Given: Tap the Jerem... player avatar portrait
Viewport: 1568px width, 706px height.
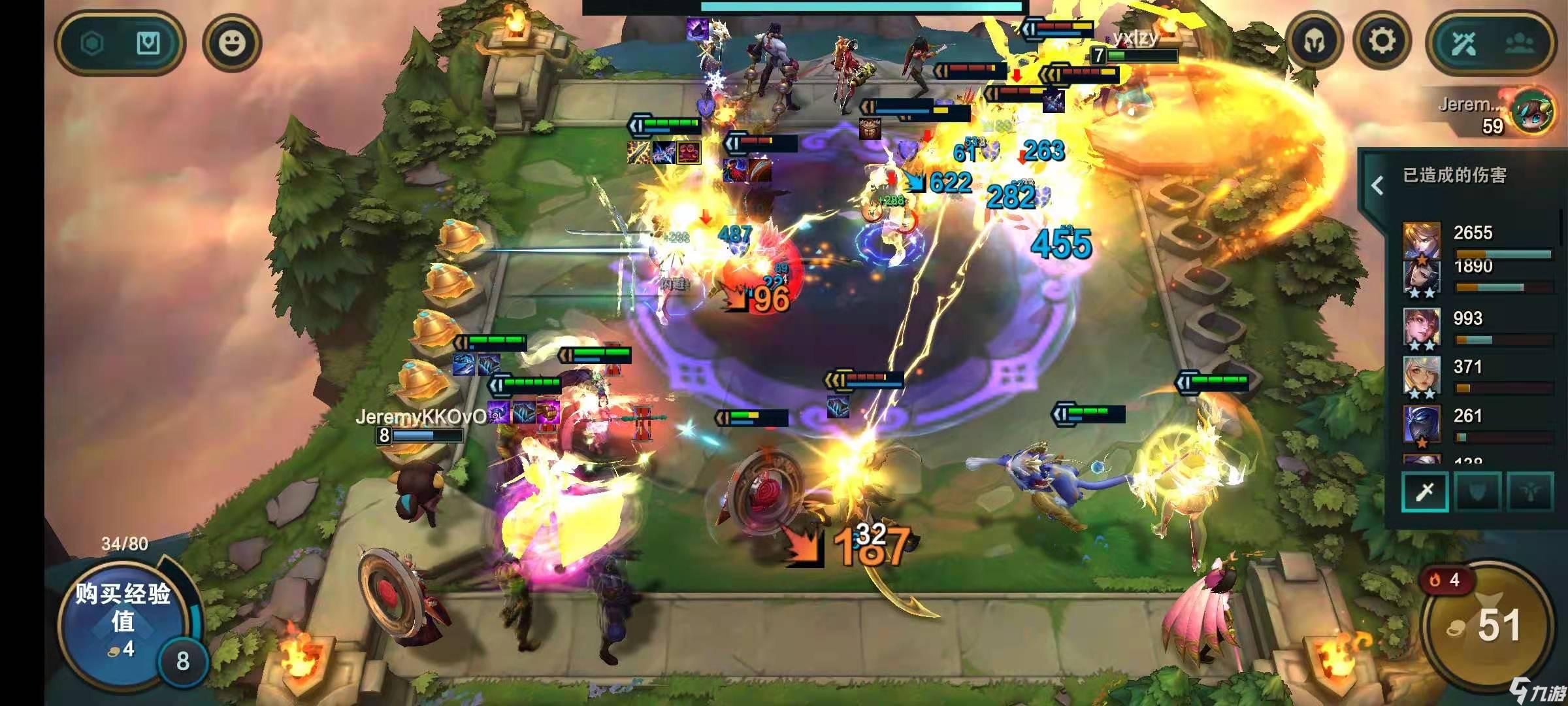Looking at the screenshot, I should [x=1534, y=112].
